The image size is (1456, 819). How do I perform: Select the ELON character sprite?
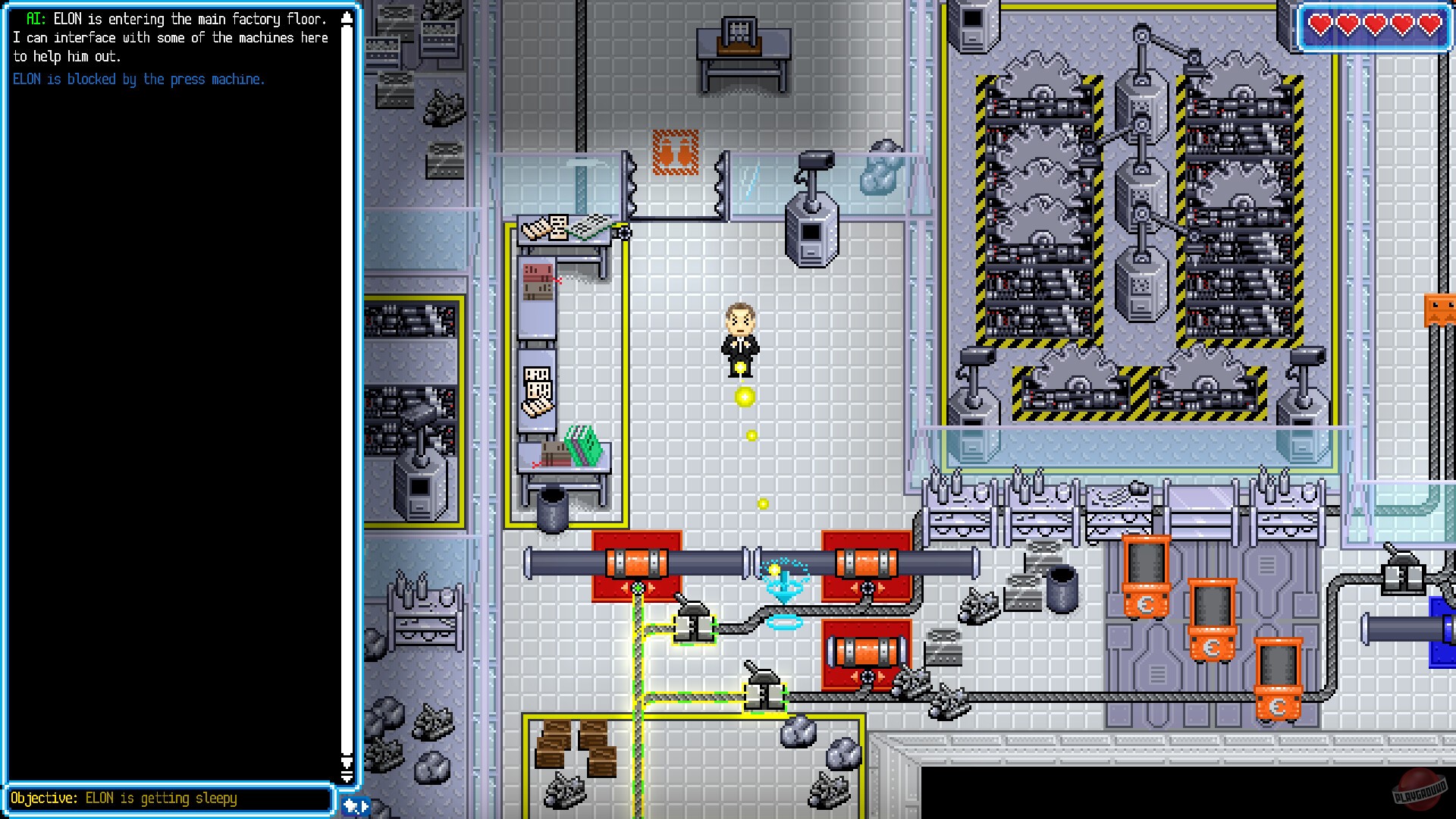742,337
